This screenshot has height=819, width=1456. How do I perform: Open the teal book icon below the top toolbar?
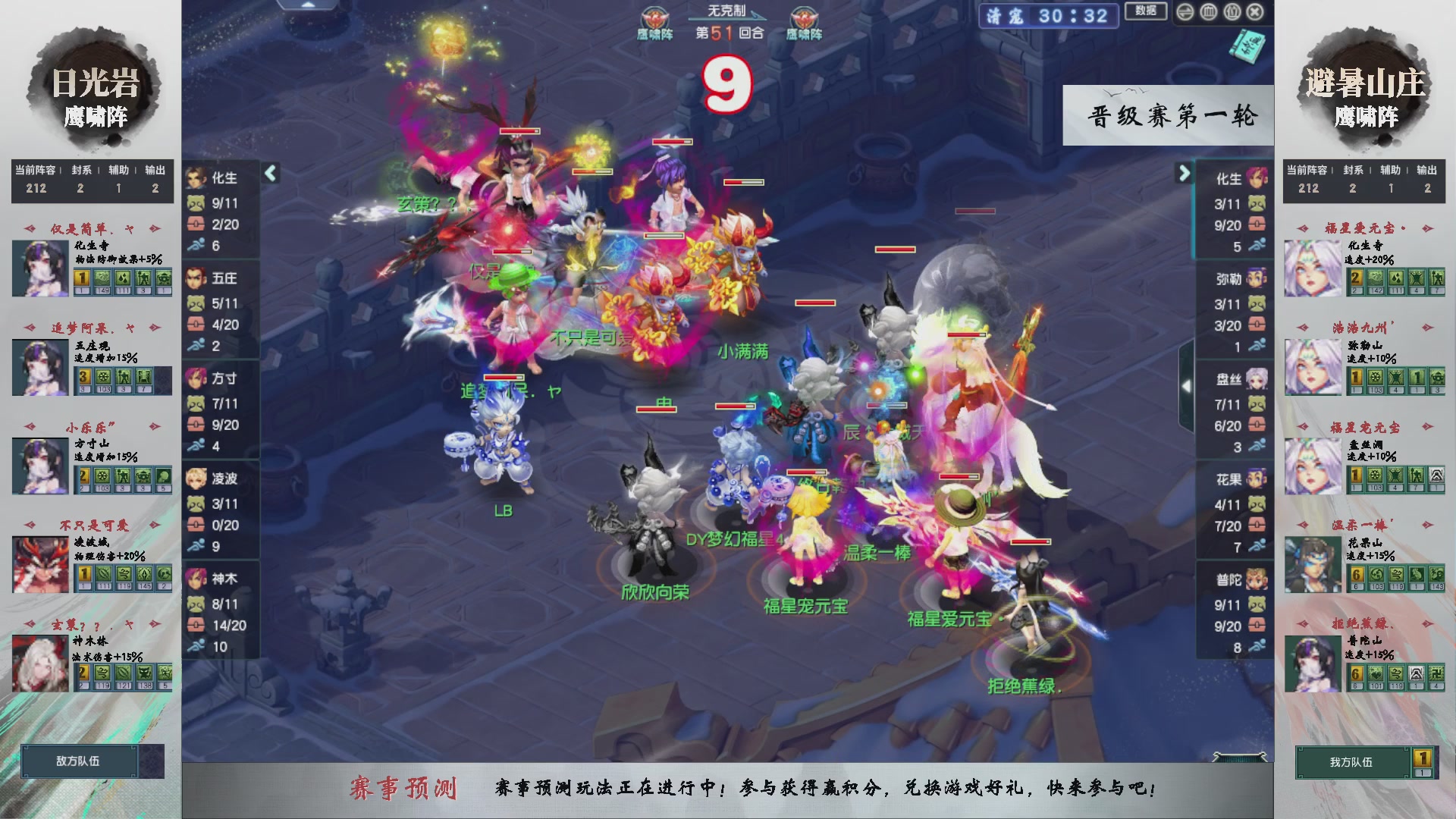[x=1247, y=47]
